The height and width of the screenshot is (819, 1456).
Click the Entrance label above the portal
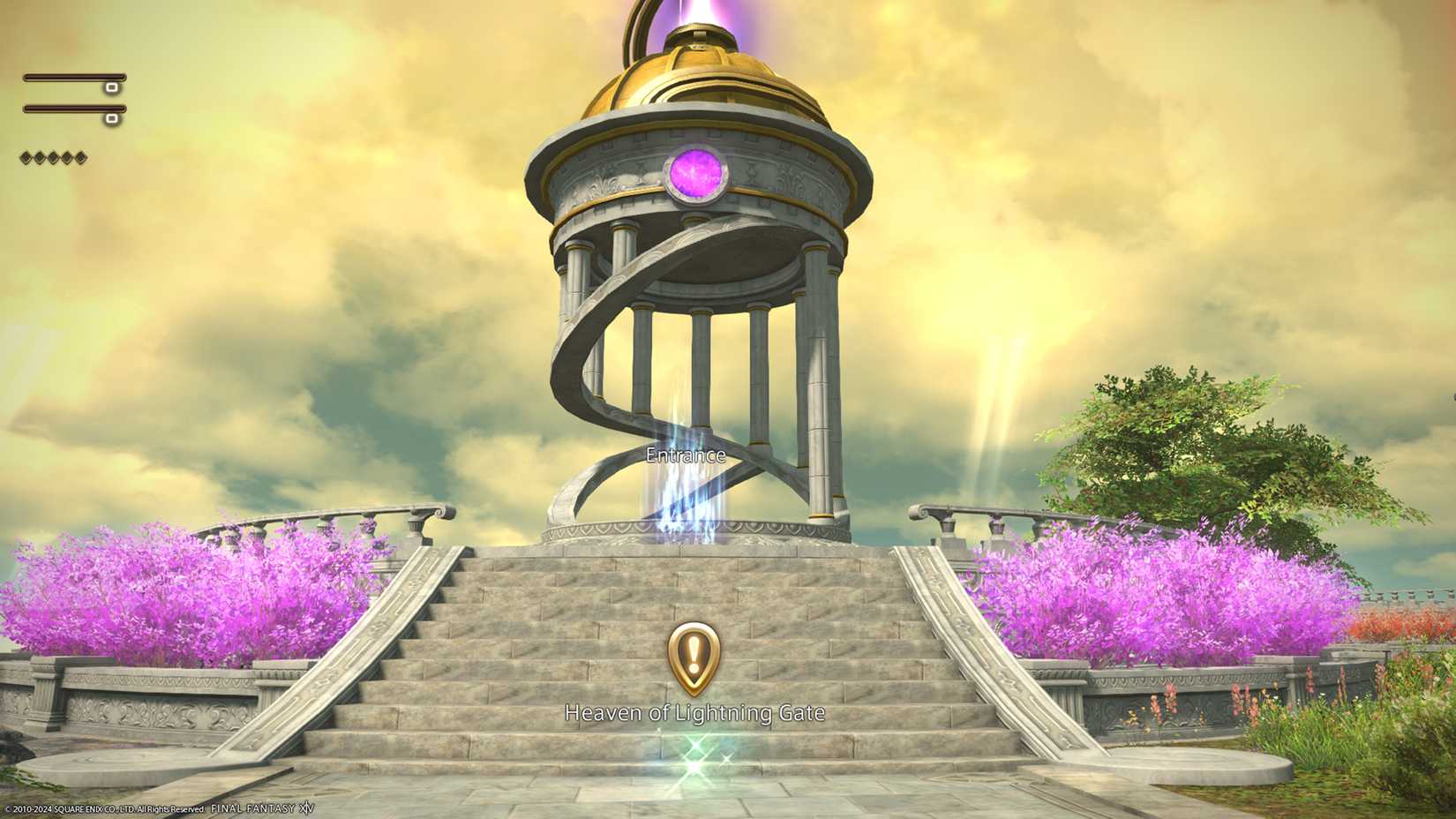(x=687, y=456)
